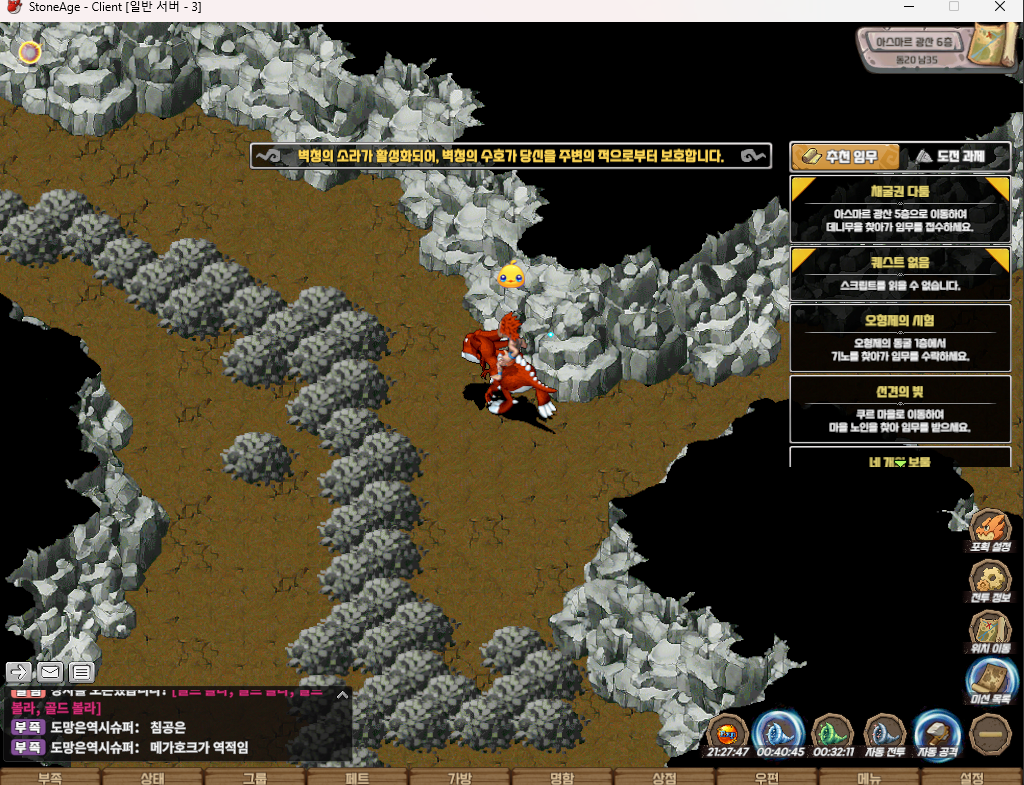Open the 상점 (shop) menu

tap(664, 777)
